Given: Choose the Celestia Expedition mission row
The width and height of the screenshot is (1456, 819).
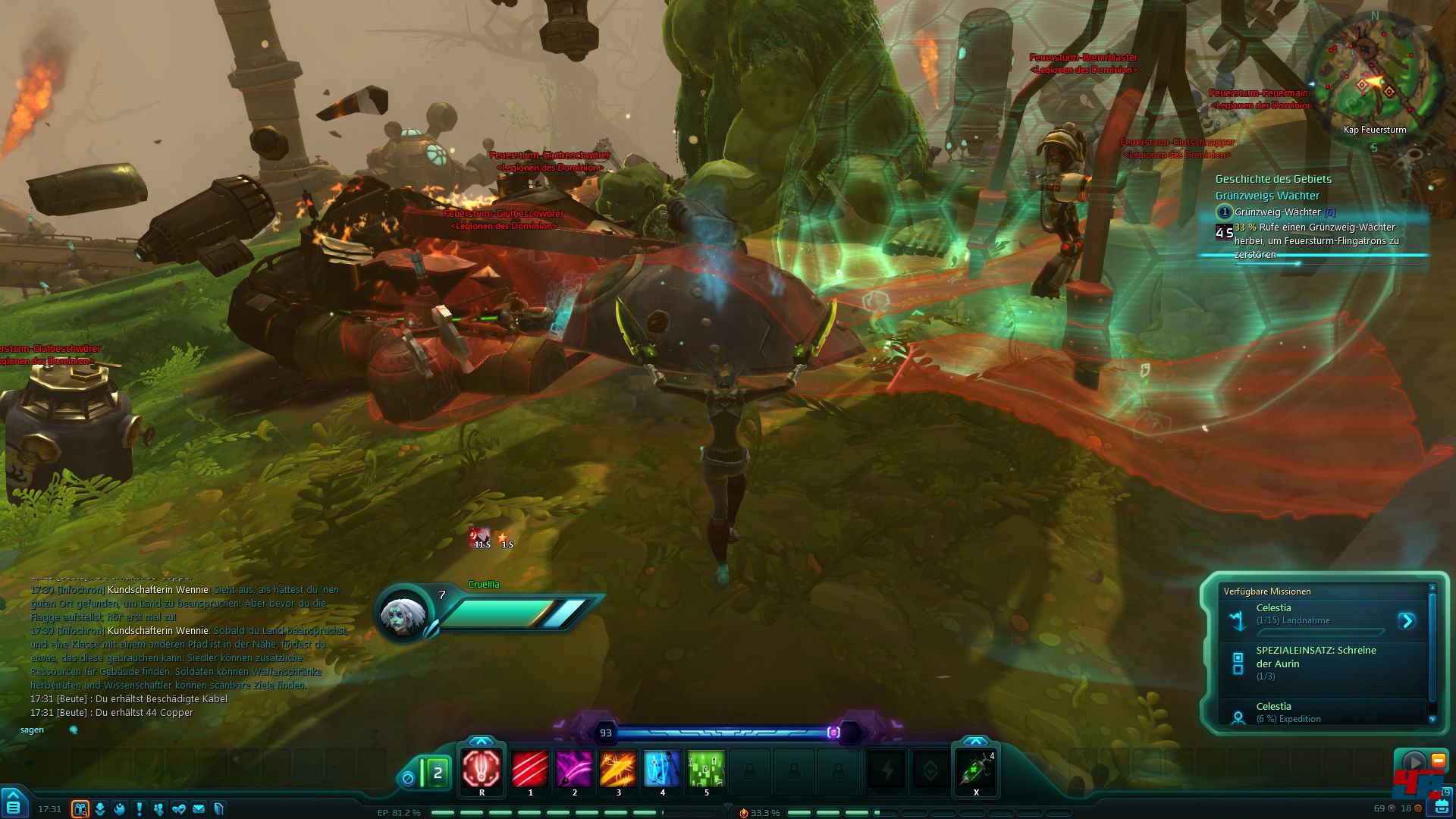Looking at the screenshot, I should coord(1316,712).
